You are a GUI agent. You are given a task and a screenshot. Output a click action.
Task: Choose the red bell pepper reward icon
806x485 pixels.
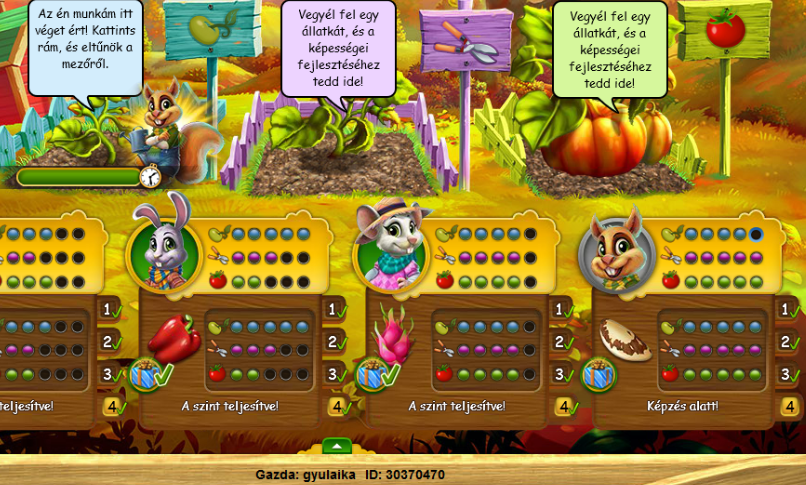pos(174,337)
